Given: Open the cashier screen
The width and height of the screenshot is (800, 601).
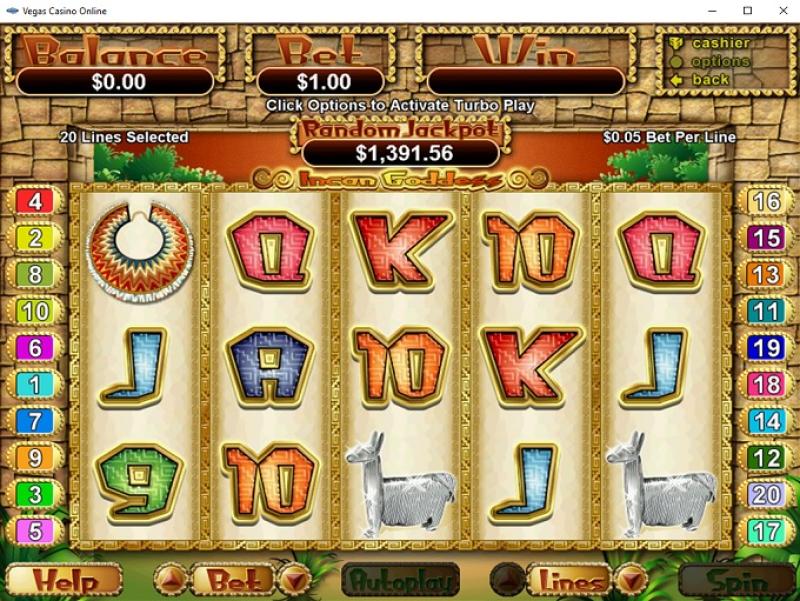Looking at the screenshot, I should 720,43.
